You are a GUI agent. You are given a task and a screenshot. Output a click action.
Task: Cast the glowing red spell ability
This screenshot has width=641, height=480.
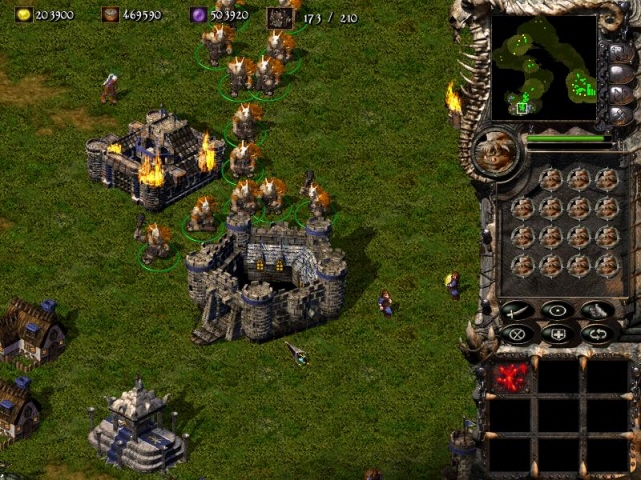[512, 377]
